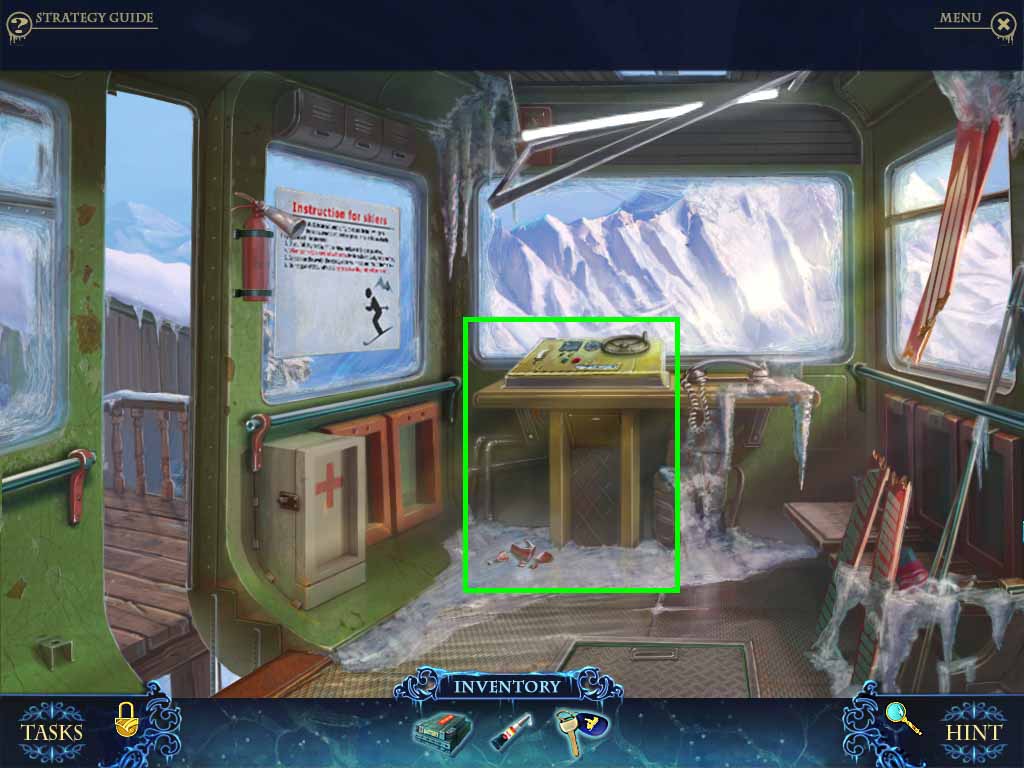Click the question mark help icon
The height and width of the screenshot is (768, 1024).
point(18,23)
